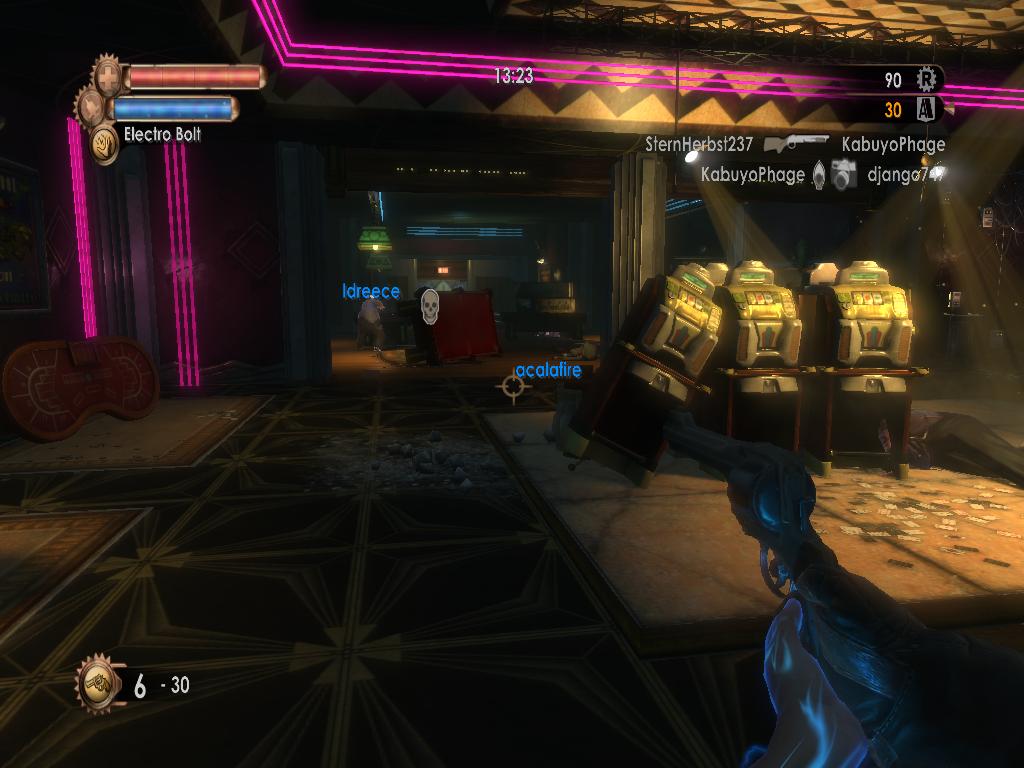Select the flame icon beside KabuyoPhage
The image size is (1024, 768).
[818, 175]
